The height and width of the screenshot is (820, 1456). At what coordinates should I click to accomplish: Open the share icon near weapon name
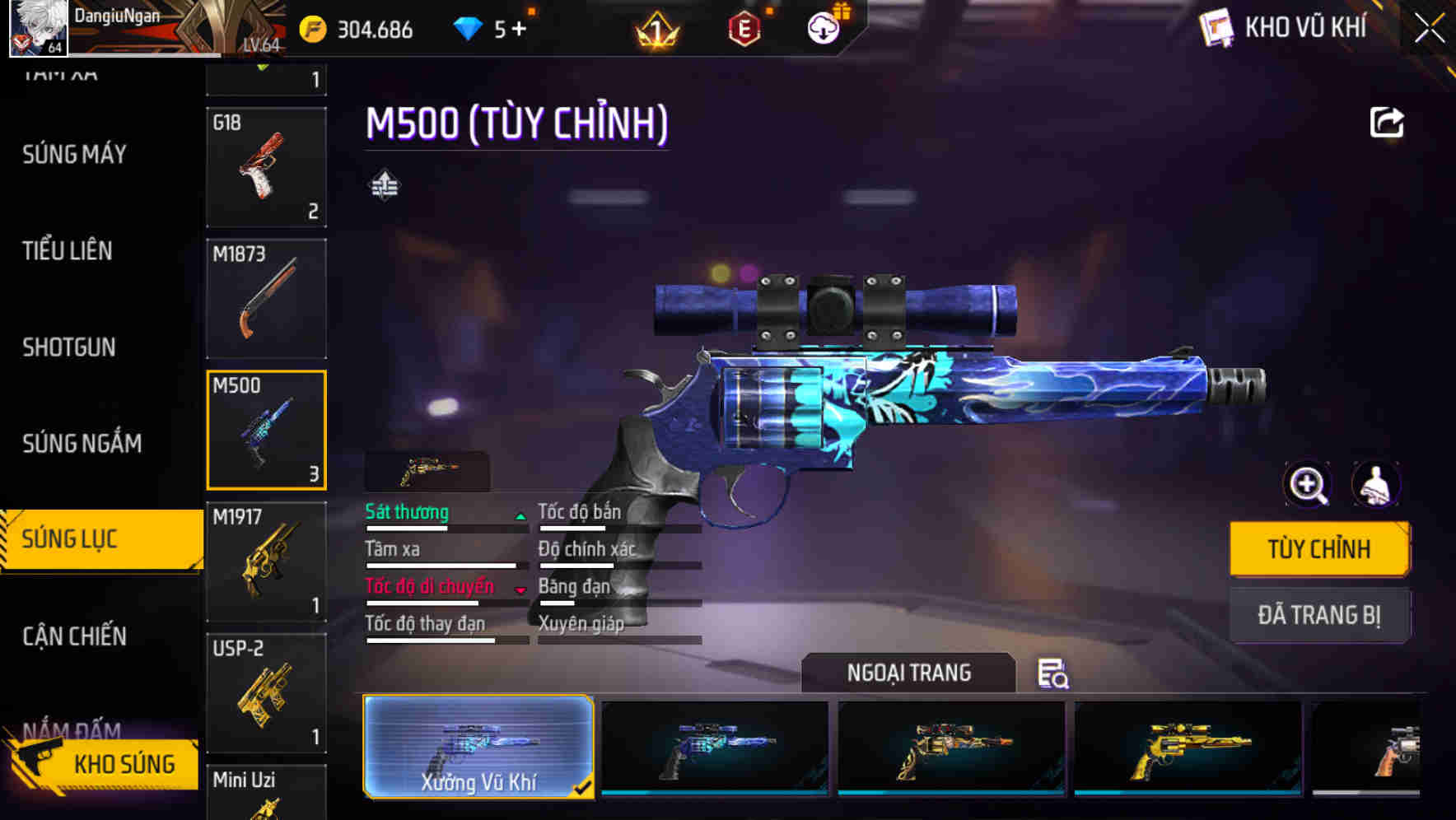1387,121
